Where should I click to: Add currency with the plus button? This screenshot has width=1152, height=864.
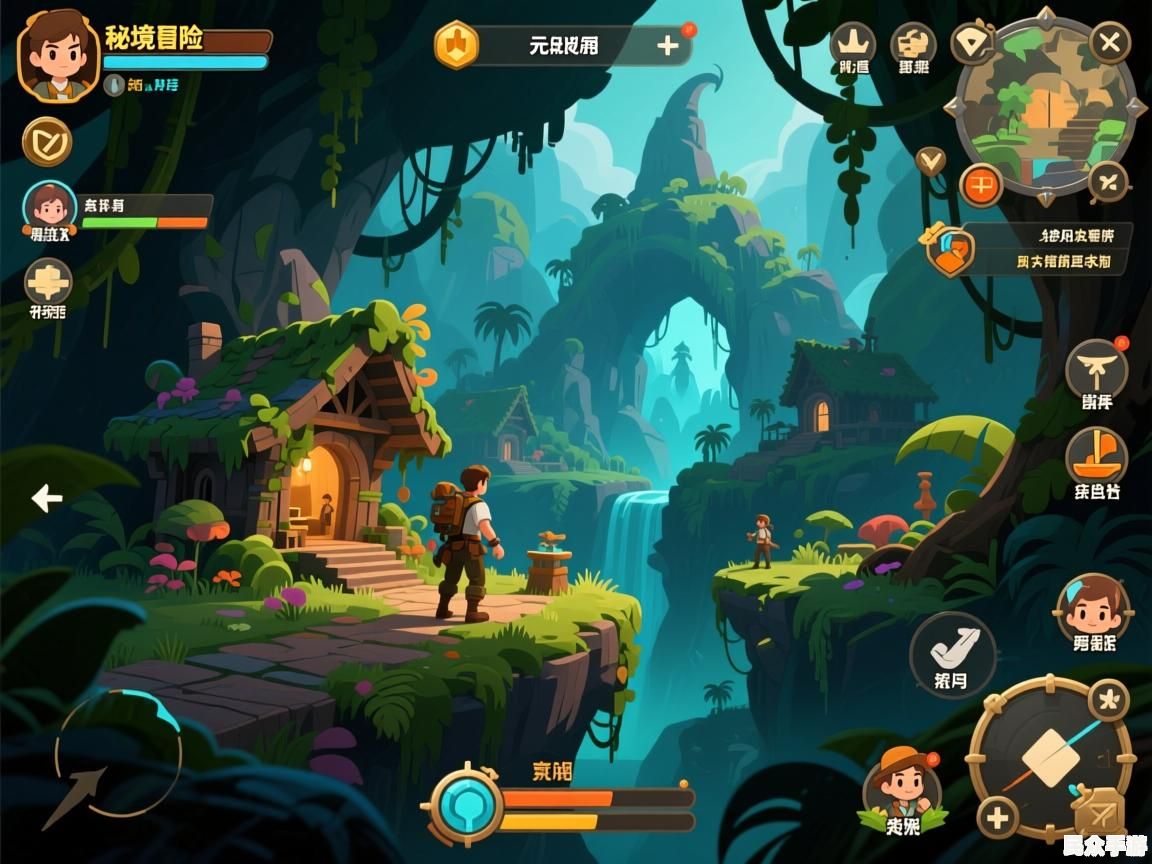pyautogui.click(x=667, y=45)
